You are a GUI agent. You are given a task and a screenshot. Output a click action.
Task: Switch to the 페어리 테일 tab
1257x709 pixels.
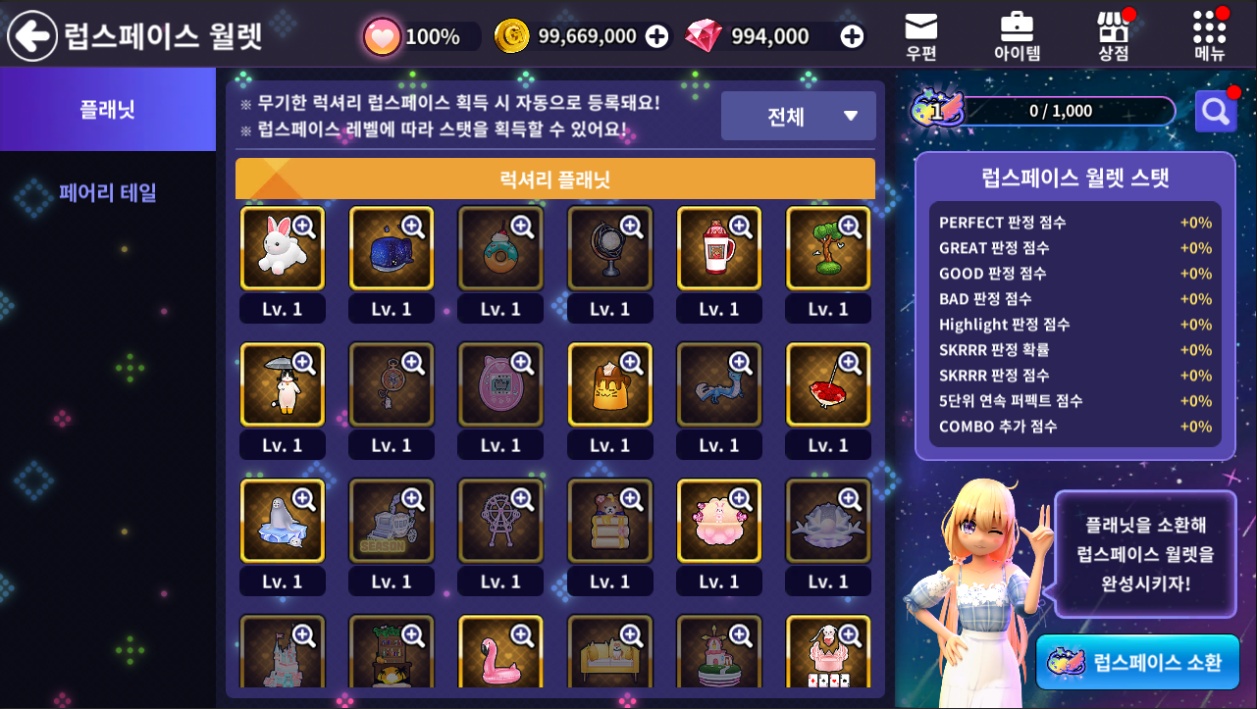coord(108,192)
